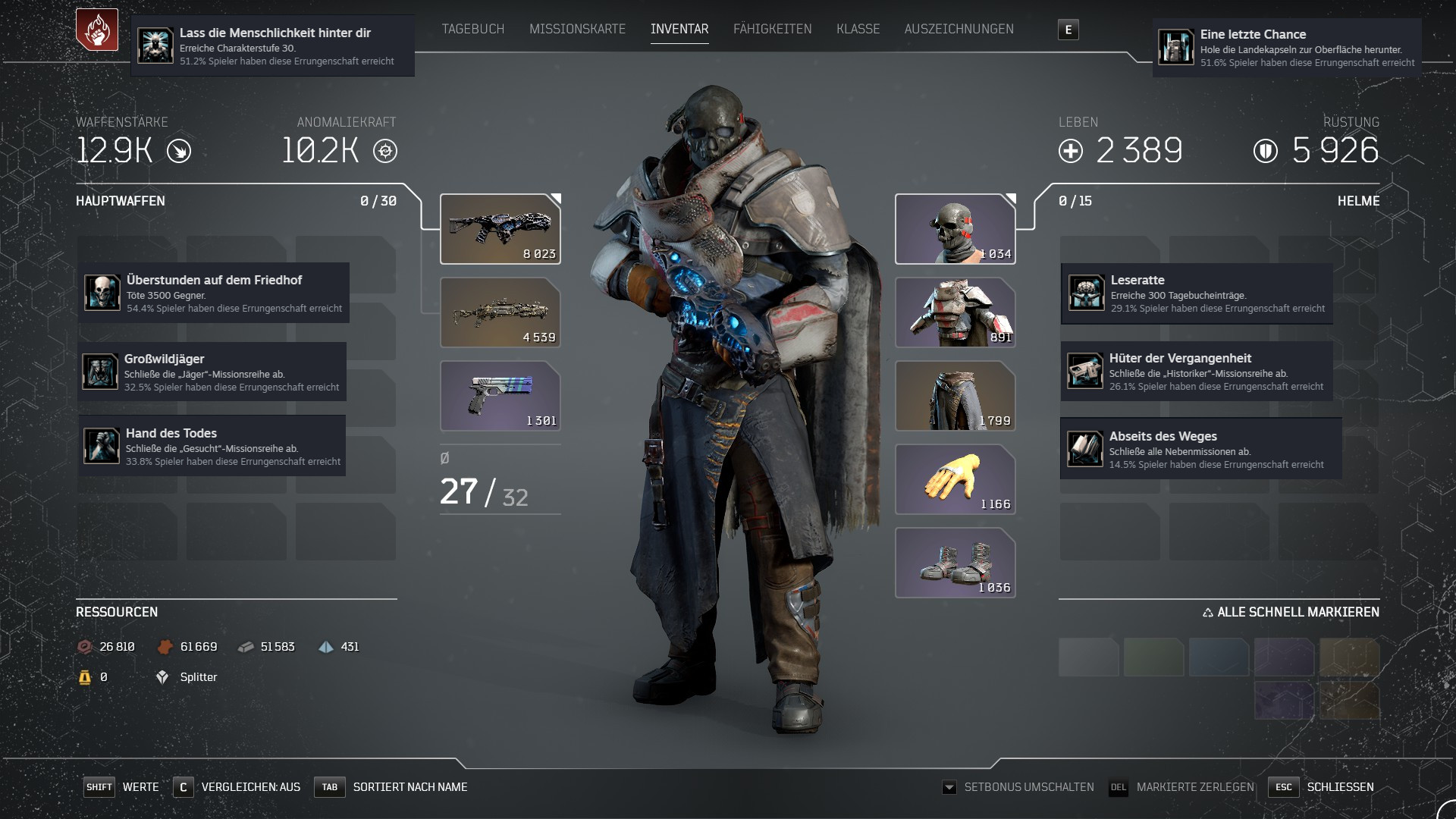Select the pistol sidearm slot 1301
This screenshot has height=819, width=1456.
500,396
